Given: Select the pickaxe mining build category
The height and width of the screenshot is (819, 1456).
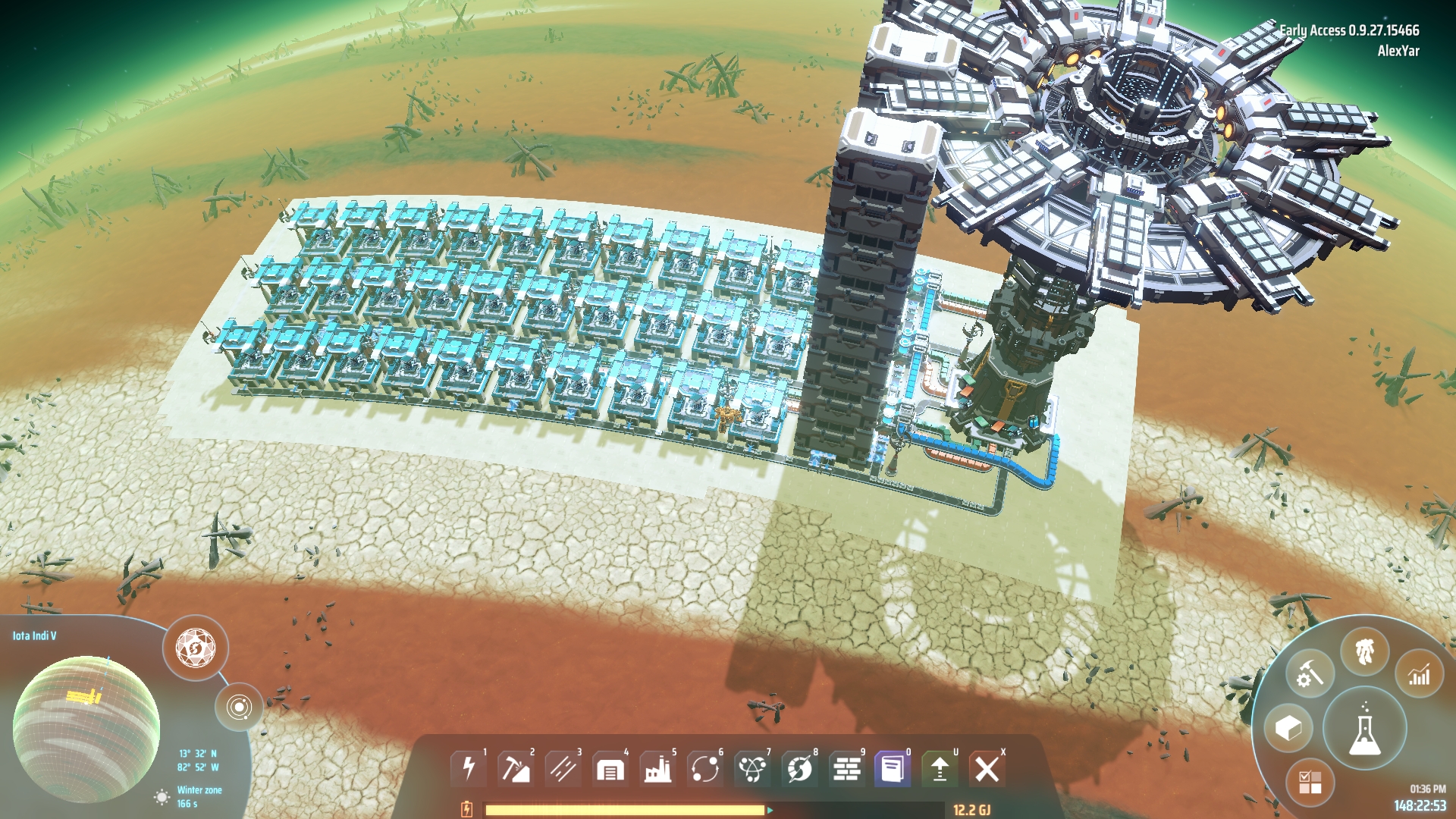Looking at the screenshot, I should (516, 769).
